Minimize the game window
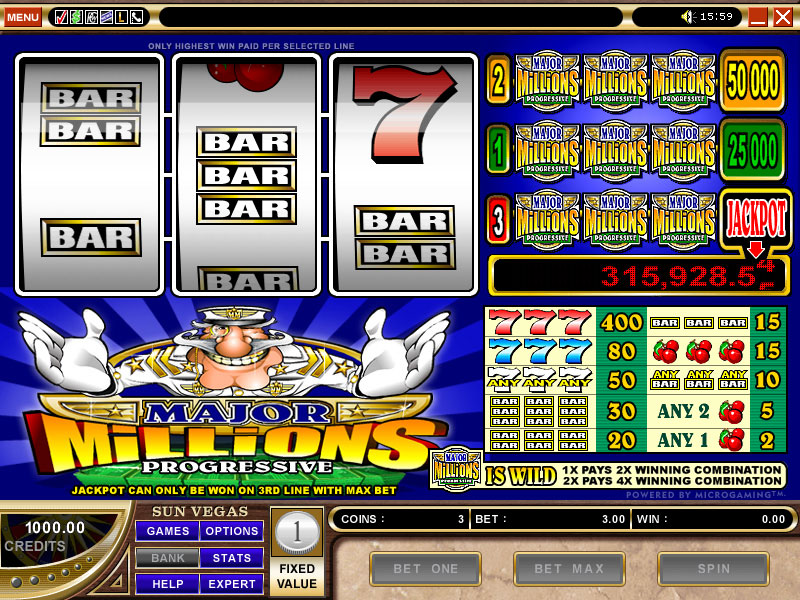 758,17
